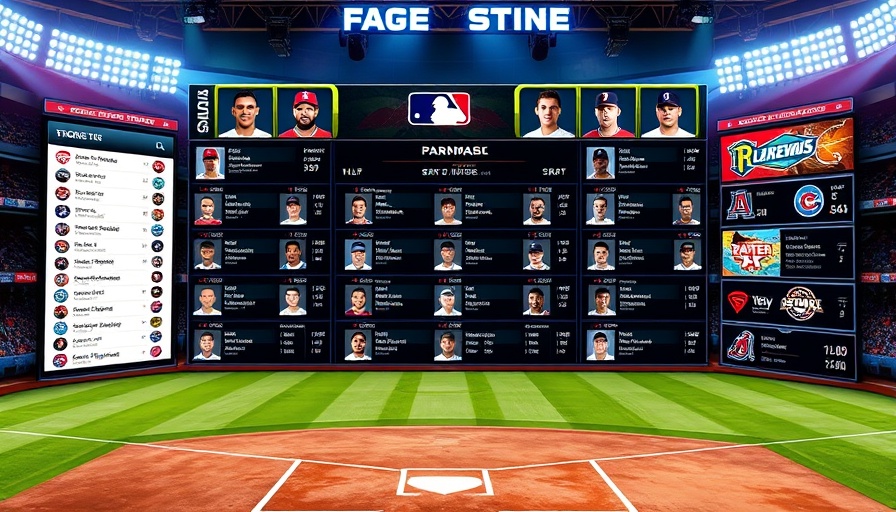This screenshot has width=896, height=512.
Task: Open the colorful comic-style banner tile
Action: [x=752, y=253]
